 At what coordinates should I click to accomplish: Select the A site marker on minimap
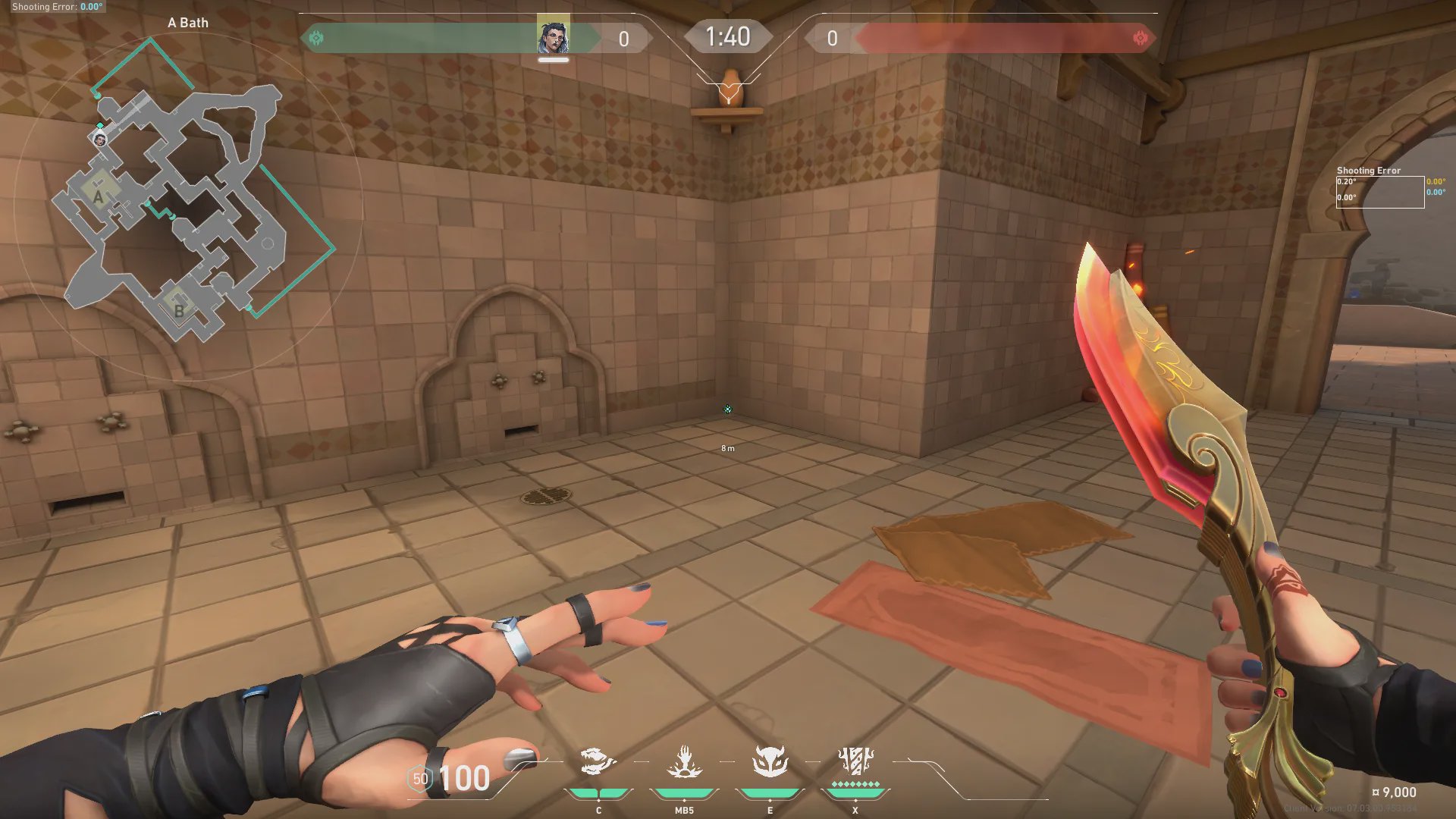[99, 197]
